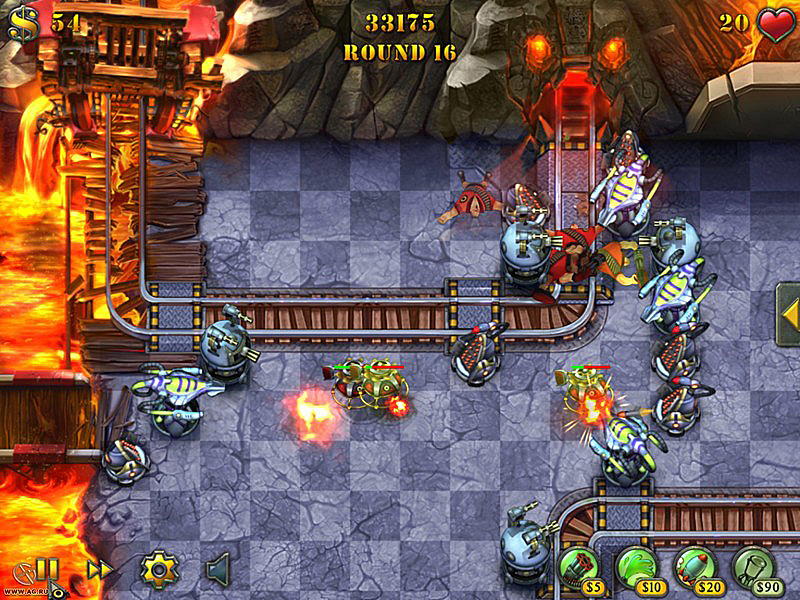Toggle sound with the speaker icon
Image resolution: width=800 pixels, height=600 pixels.
click(x=218, y=570)
